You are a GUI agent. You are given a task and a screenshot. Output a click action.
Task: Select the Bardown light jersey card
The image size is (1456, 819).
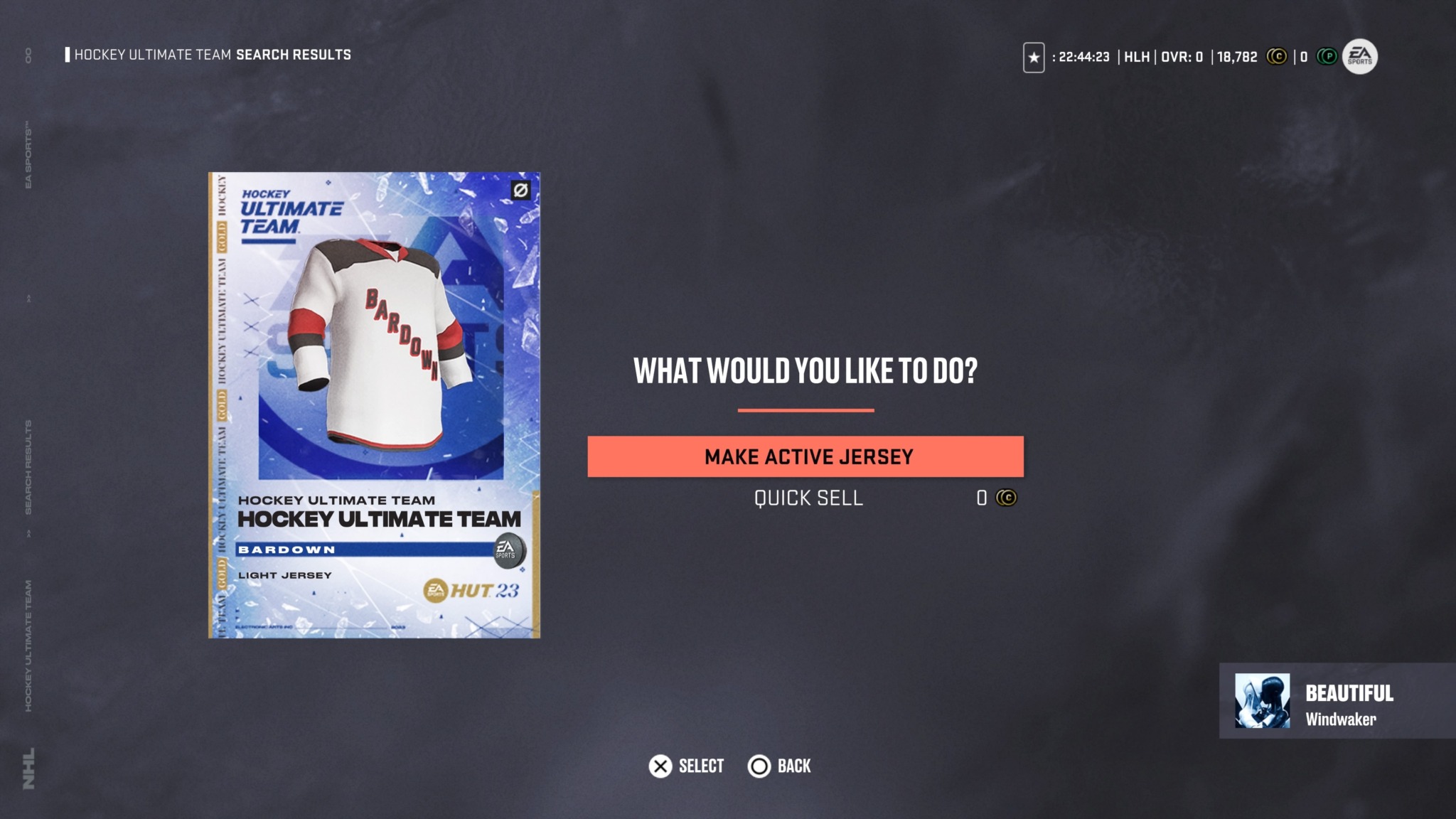[x=374, y=405]
